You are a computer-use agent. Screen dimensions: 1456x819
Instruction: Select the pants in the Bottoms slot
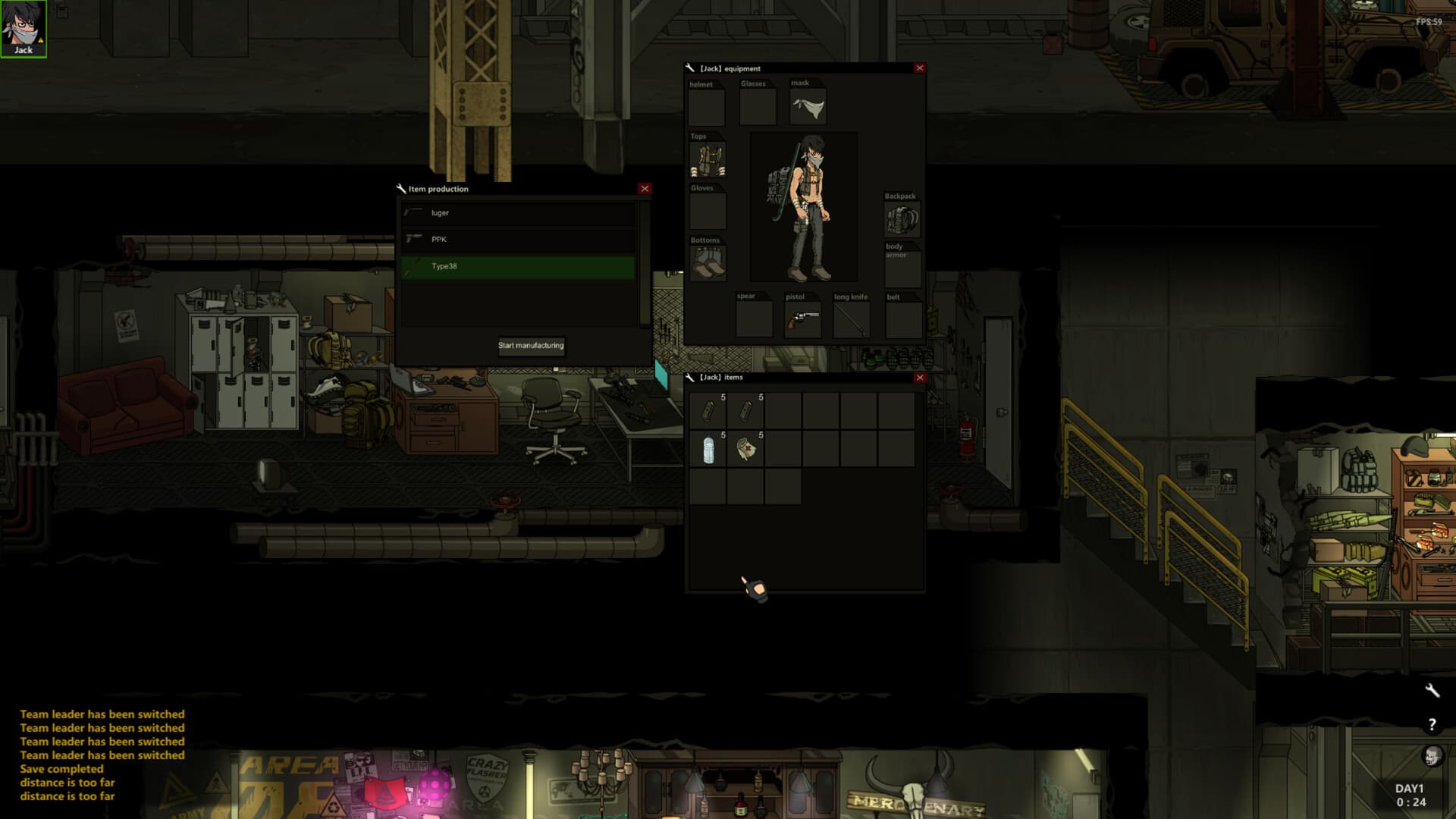pos(708,263)
